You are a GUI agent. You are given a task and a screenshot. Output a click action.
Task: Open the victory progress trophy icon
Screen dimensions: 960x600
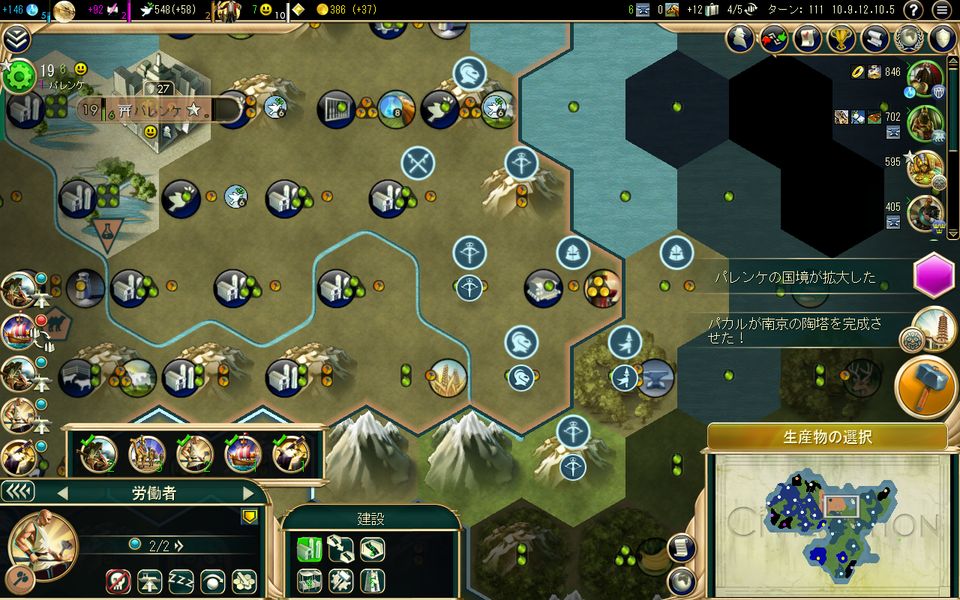(x=841, y=39)
